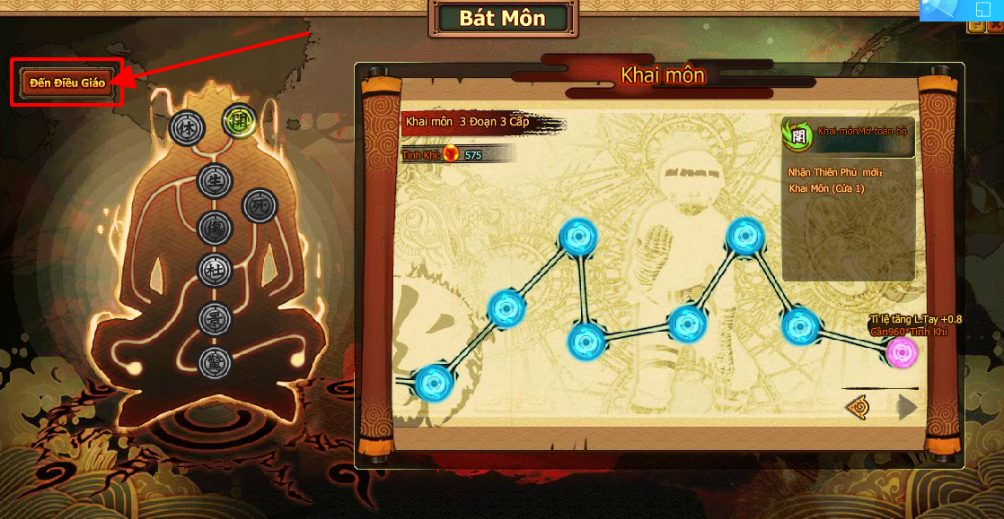1004x519 pixels.
Task: Select the green lit Khai gate icon
Action: point(237,122)
